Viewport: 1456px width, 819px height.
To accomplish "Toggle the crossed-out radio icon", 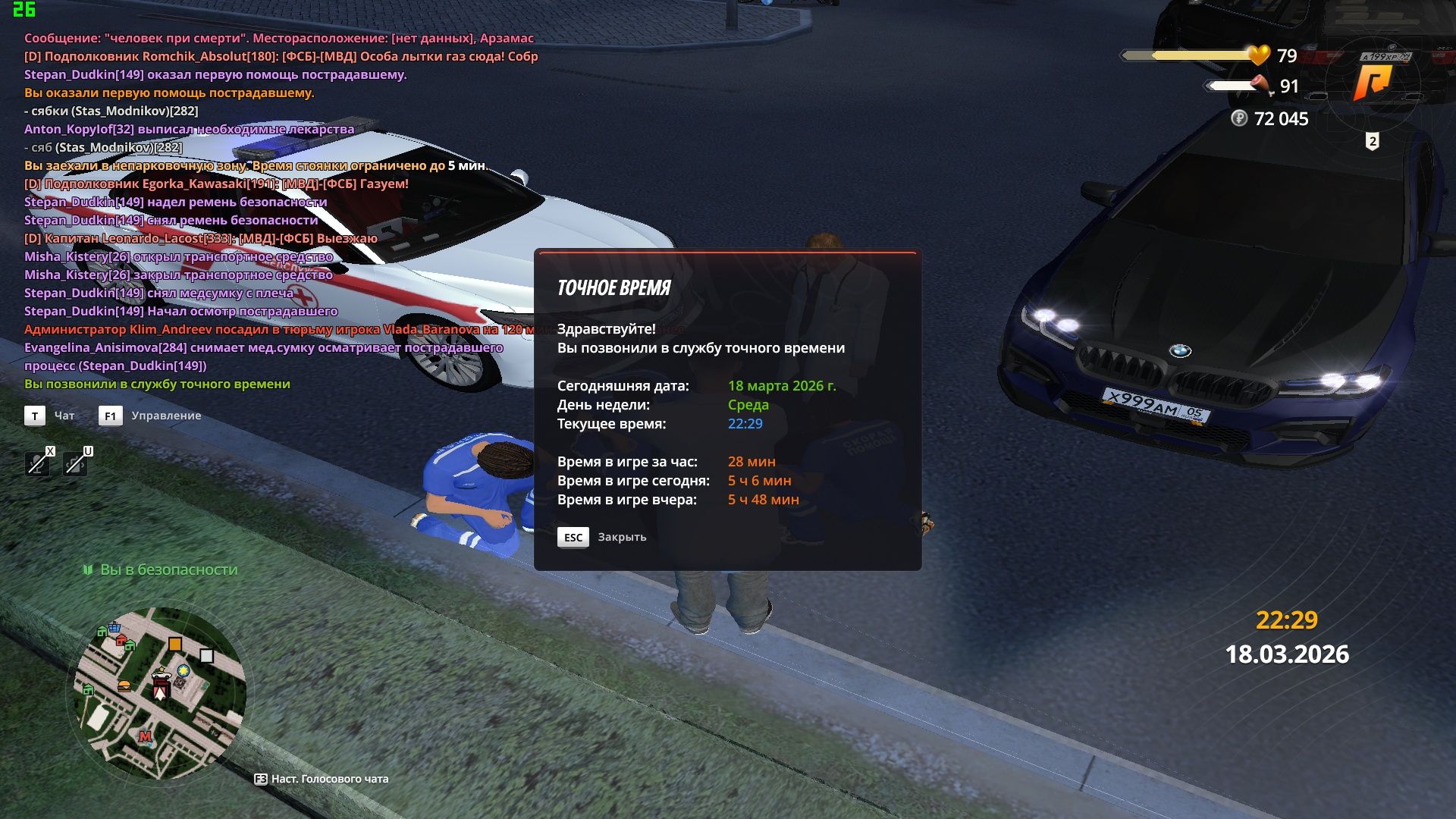I will click(x=75, y=463).
